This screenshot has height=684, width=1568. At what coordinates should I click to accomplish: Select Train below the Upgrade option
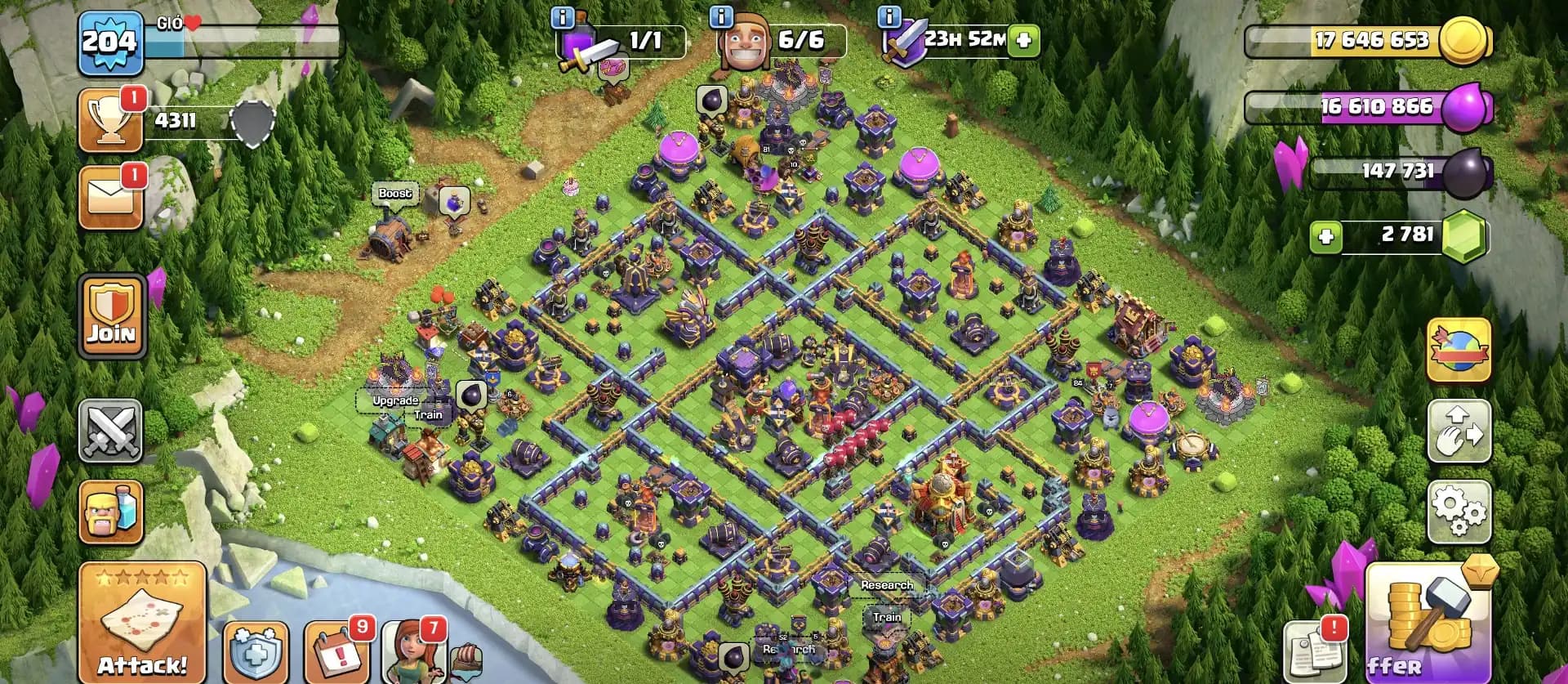coord(427,415)
